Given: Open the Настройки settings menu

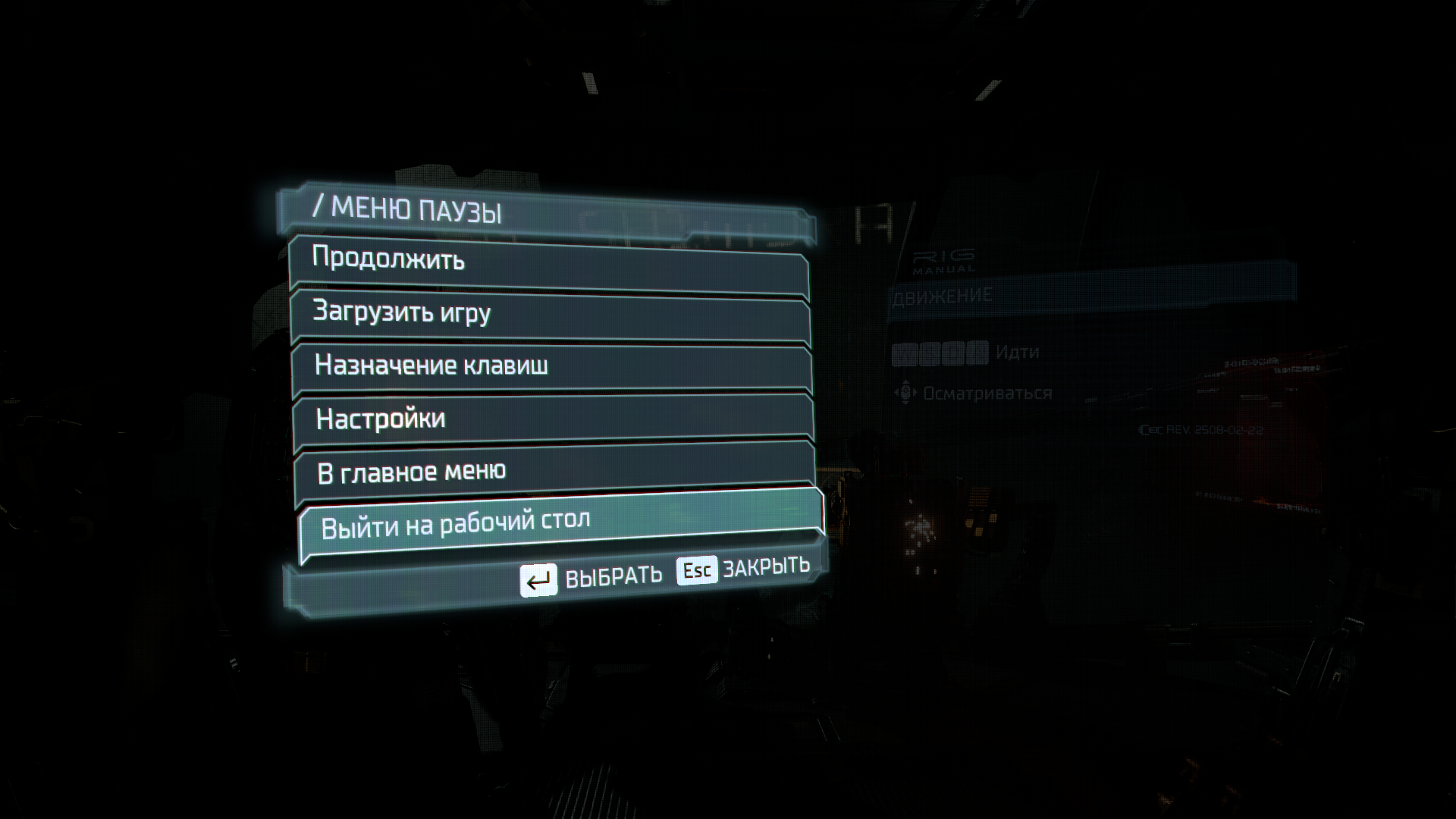Looking at the screenshot, I should coord(554,419).
